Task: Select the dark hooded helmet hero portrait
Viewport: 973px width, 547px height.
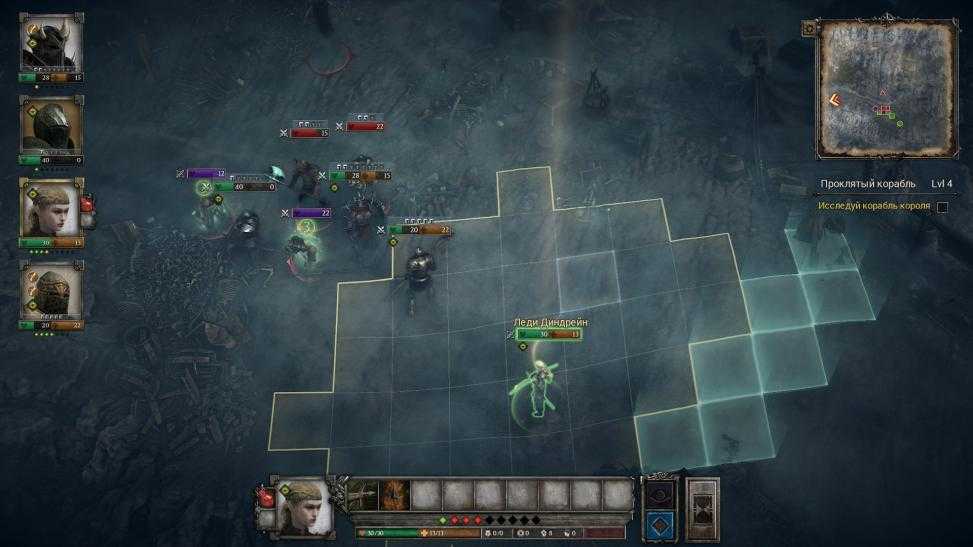Action: tap(51, 124)
